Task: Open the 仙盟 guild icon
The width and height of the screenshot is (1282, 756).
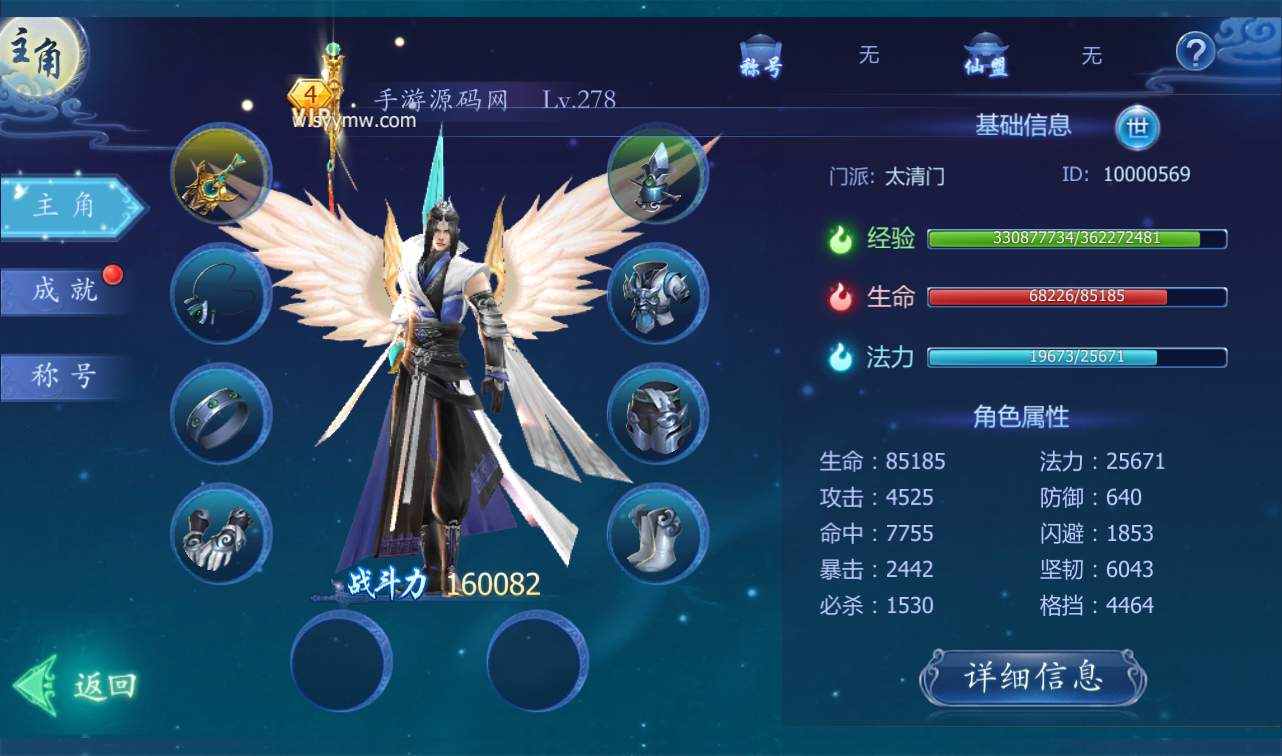Action: point(985,56)
